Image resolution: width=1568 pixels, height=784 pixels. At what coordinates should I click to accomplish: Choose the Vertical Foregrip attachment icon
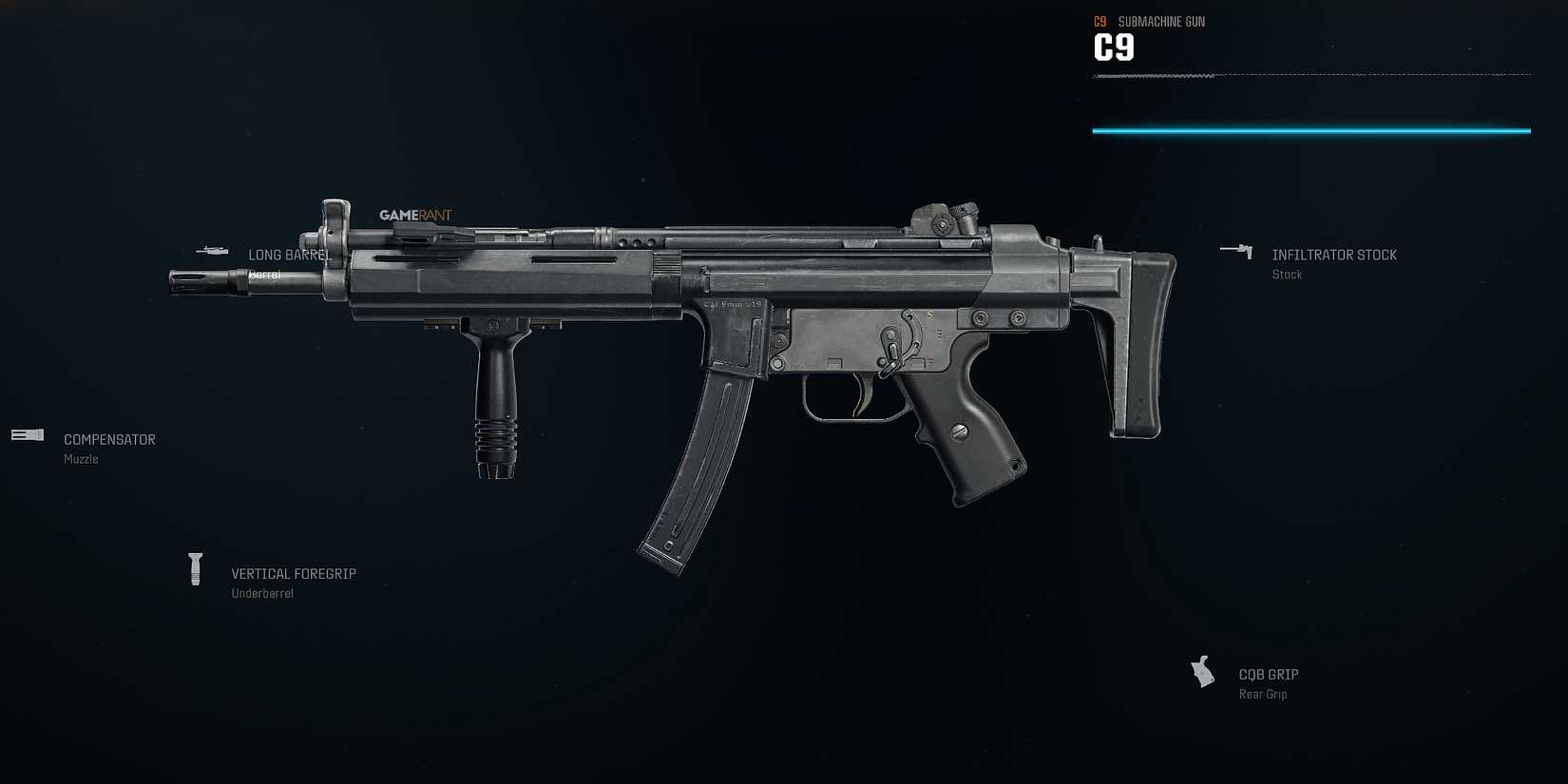tap(197, 567)
